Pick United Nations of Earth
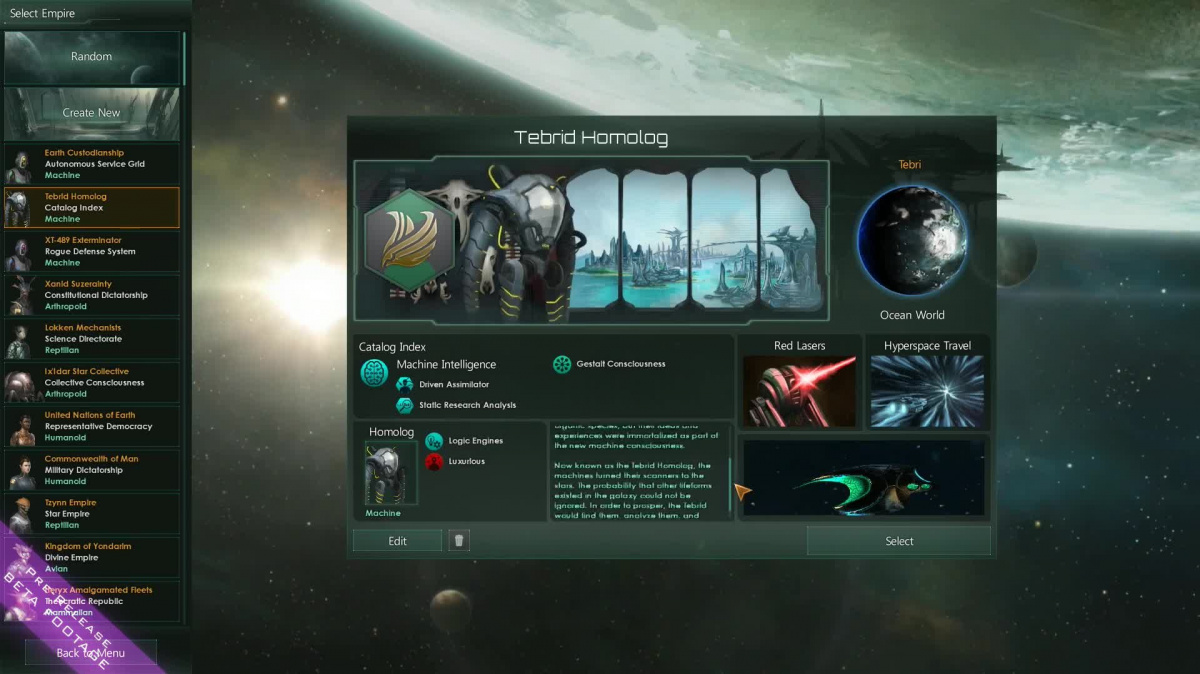Image resolution: width=1200 pixels, height=674 pixels. (x=92, y=426)
